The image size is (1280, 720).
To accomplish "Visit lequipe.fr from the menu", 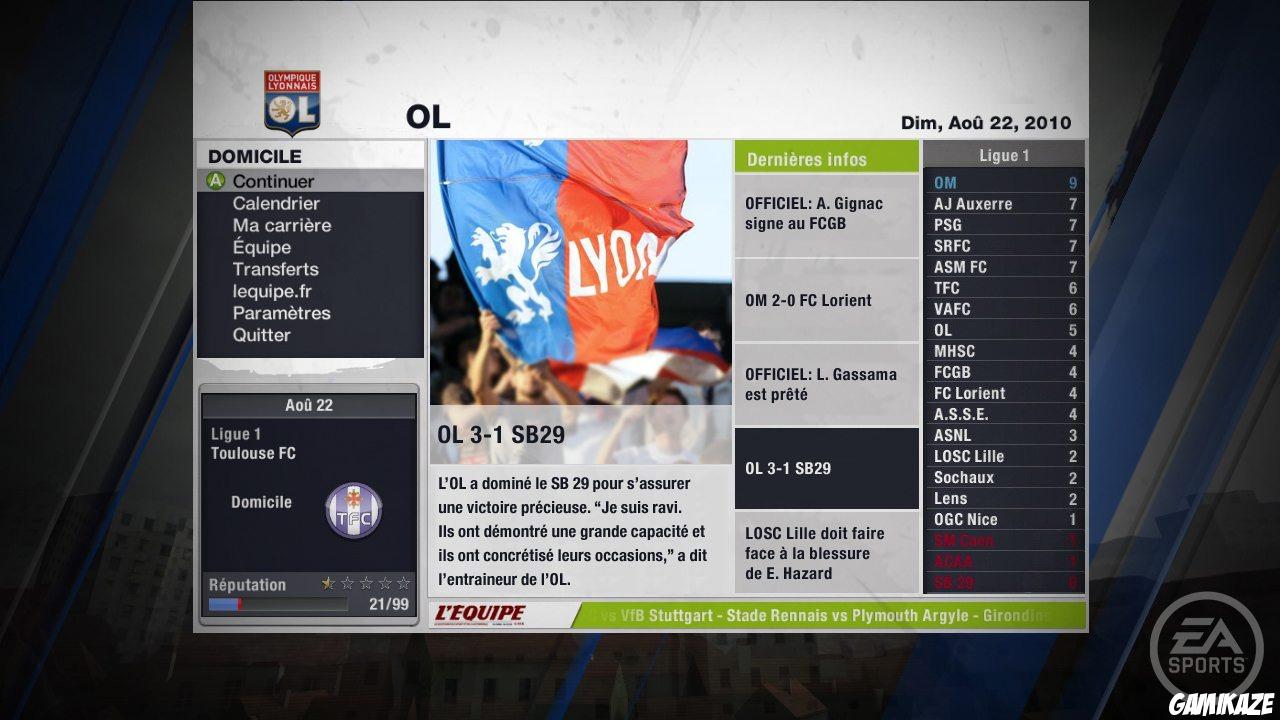I will coord(275,291).
